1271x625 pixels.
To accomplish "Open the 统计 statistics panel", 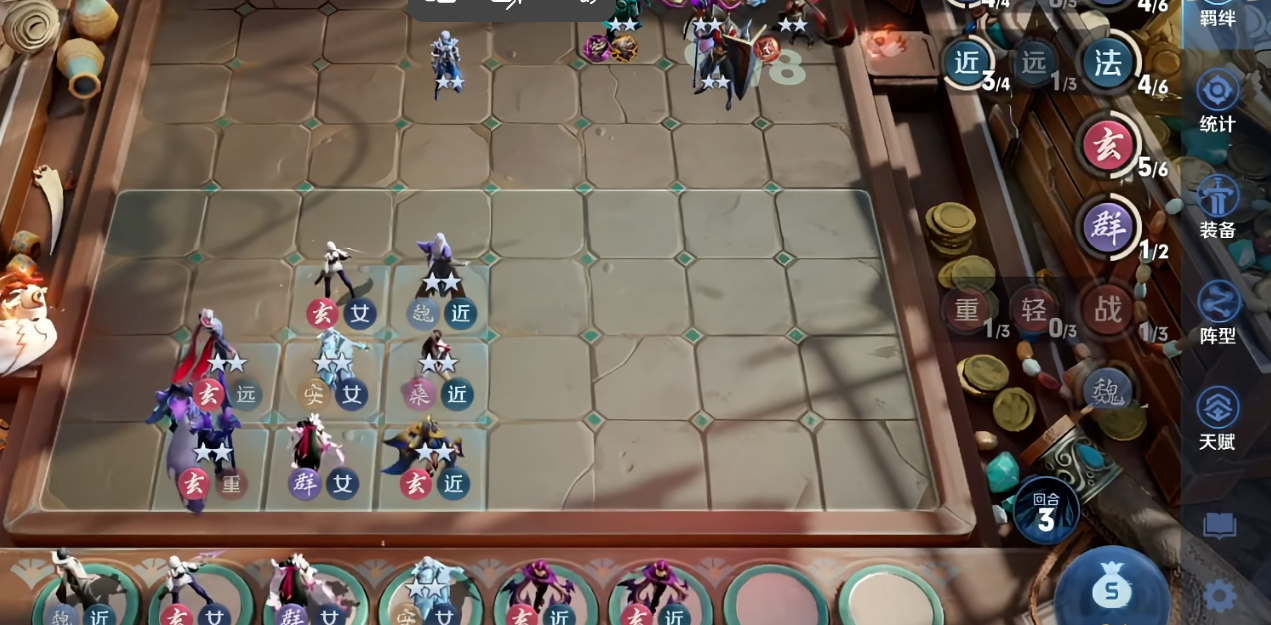I will point(1217,100).
